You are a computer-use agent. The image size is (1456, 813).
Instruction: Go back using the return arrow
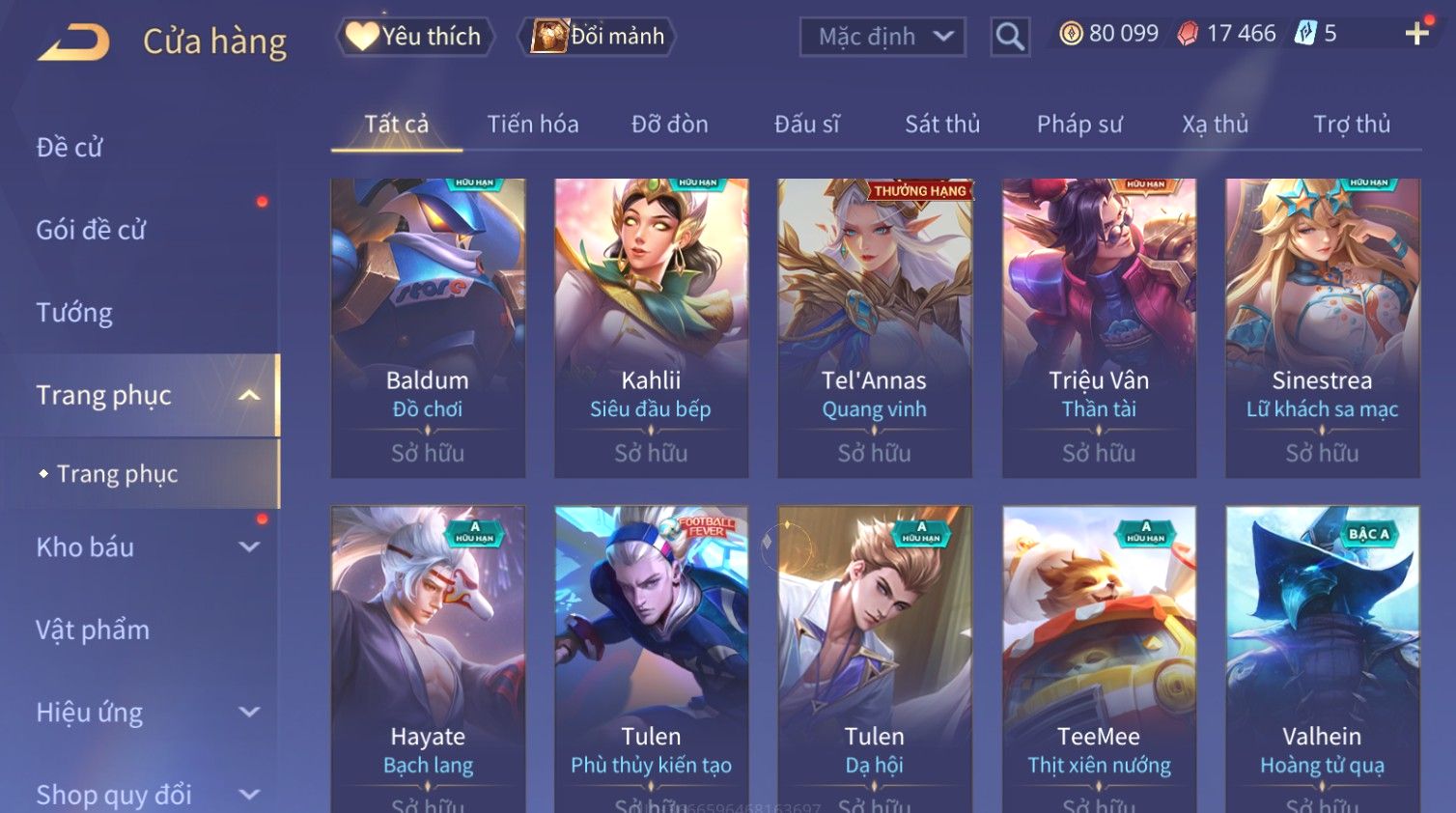(x=74, y=42)
